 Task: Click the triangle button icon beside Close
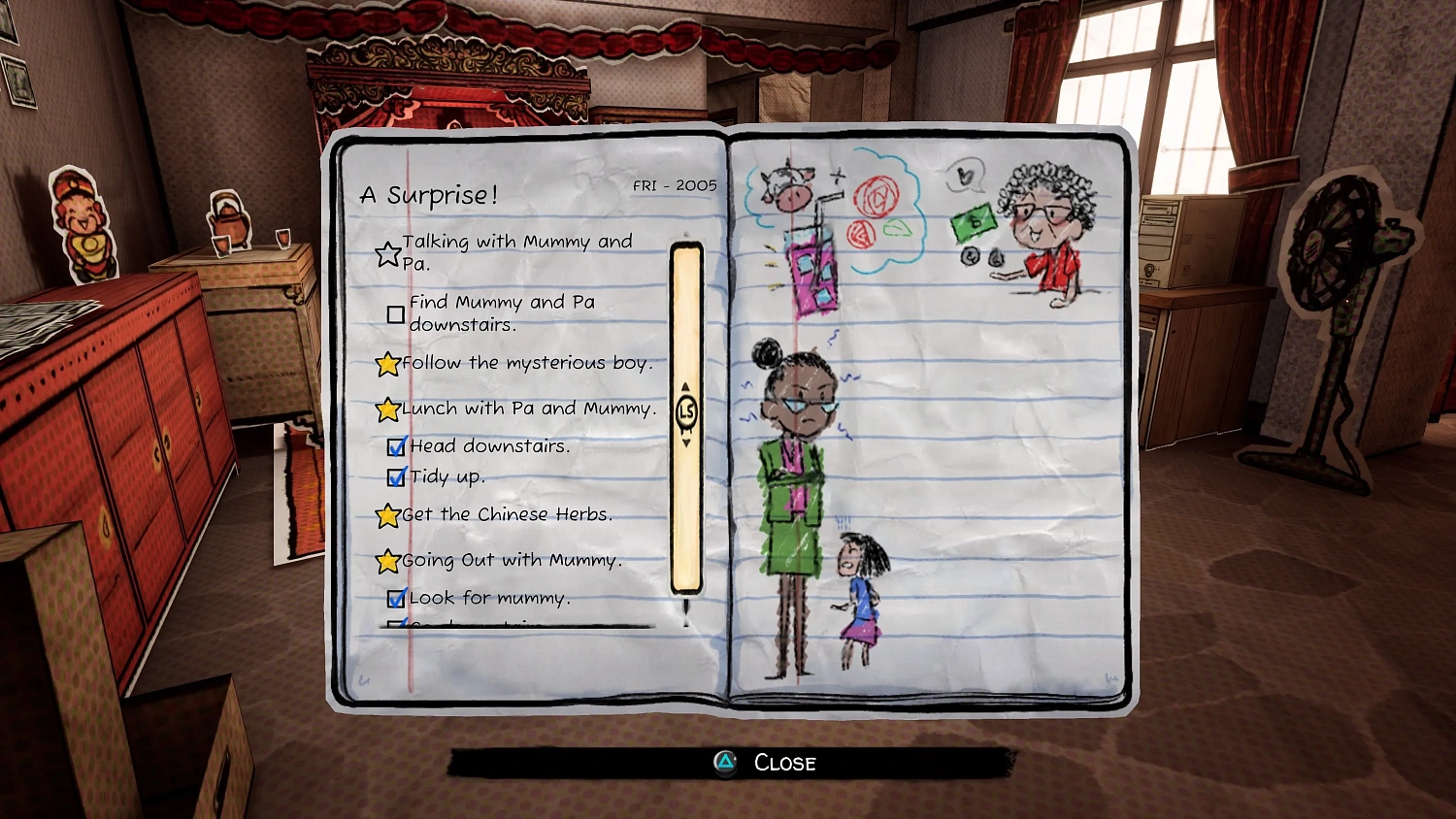coord(724,764)
